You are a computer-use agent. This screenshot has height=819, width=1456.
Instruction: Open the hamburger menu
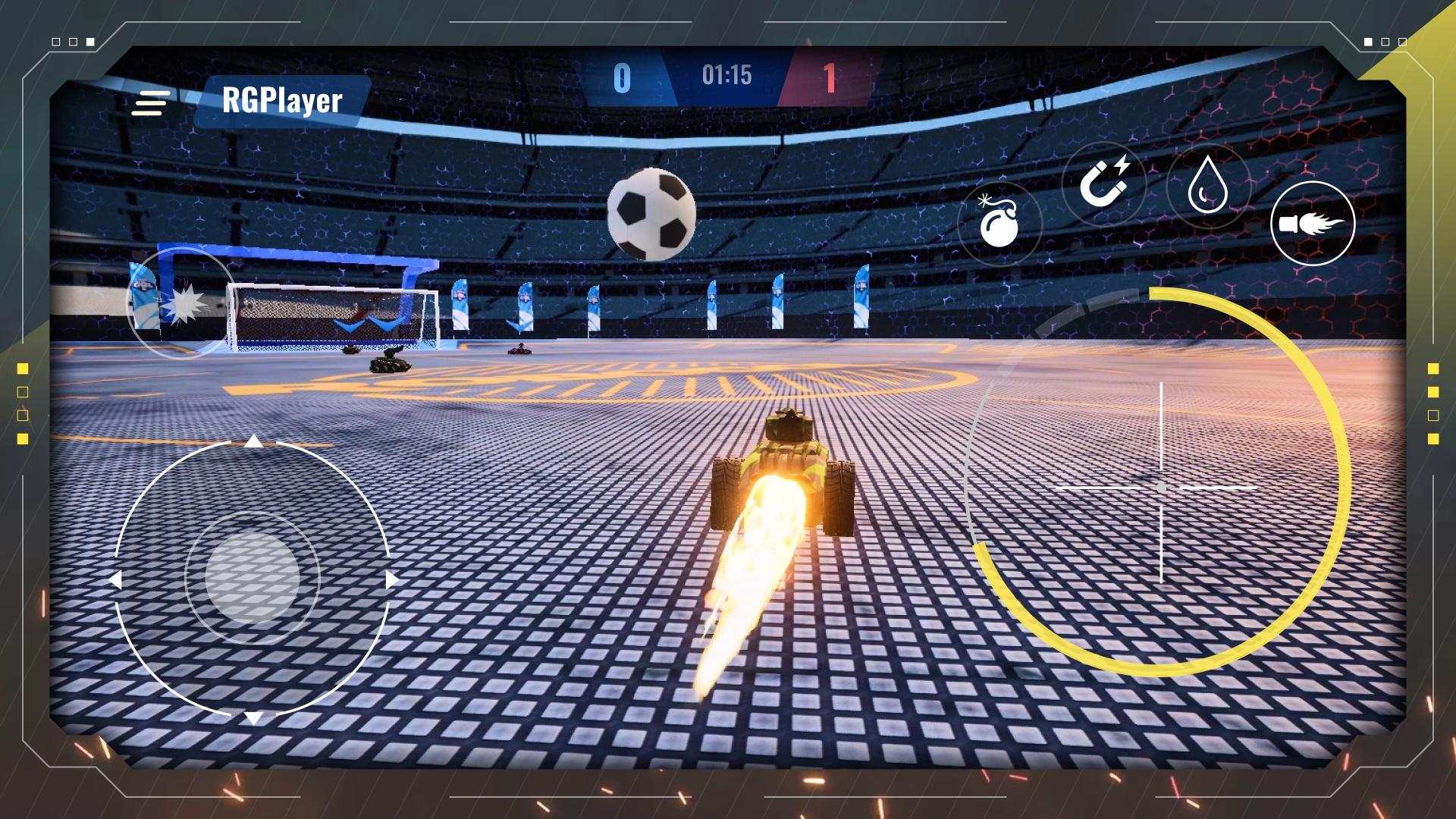(150, 103)
